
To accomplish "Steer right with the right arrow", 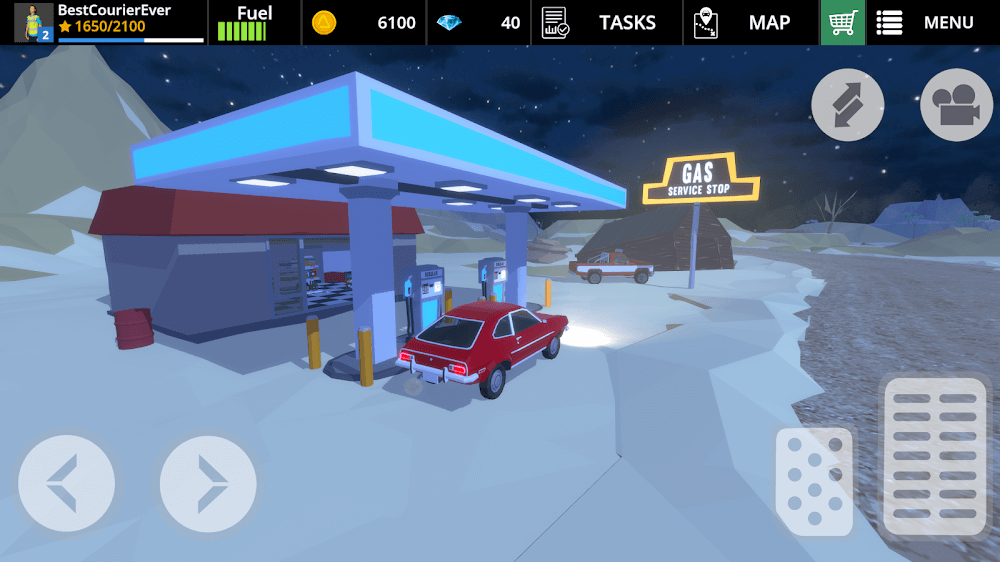I will pyautogui.click(x=208, y=483).
